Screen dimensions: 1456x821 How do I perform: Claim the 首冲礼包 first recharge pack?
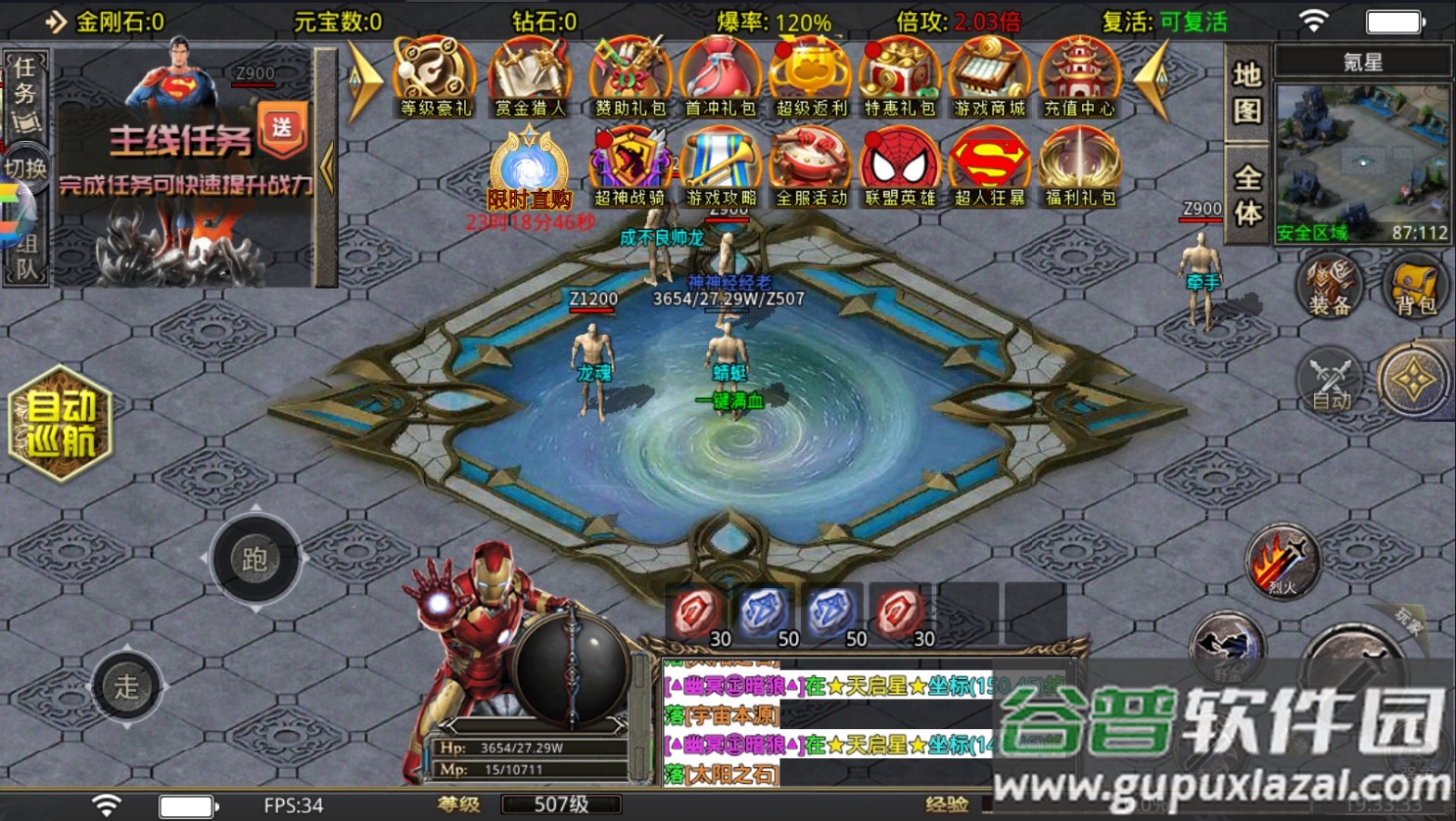(x=720, y=78)
